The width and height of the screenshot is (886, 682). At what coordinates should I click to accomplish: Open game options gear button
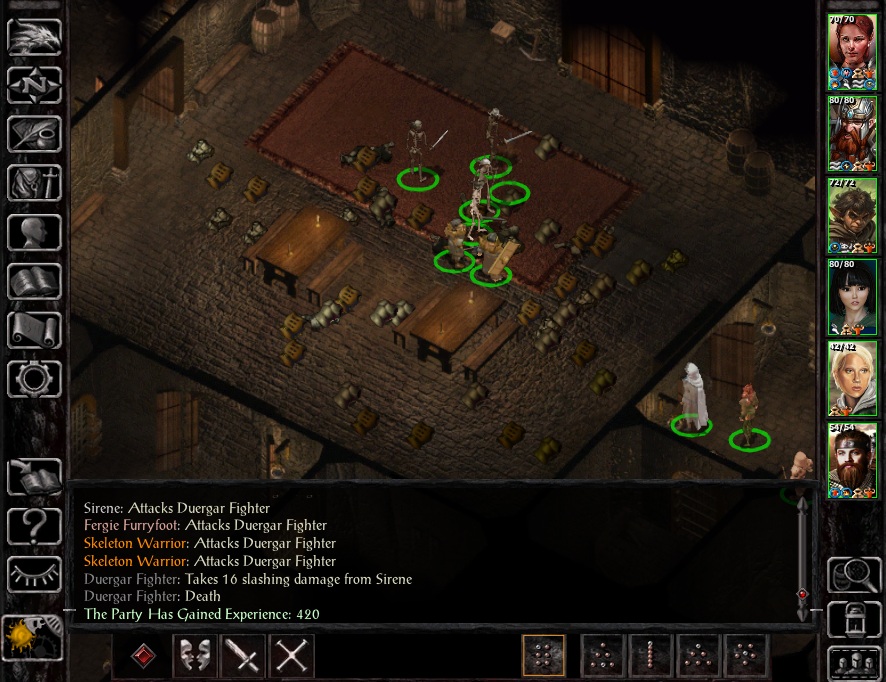point(34,379)
